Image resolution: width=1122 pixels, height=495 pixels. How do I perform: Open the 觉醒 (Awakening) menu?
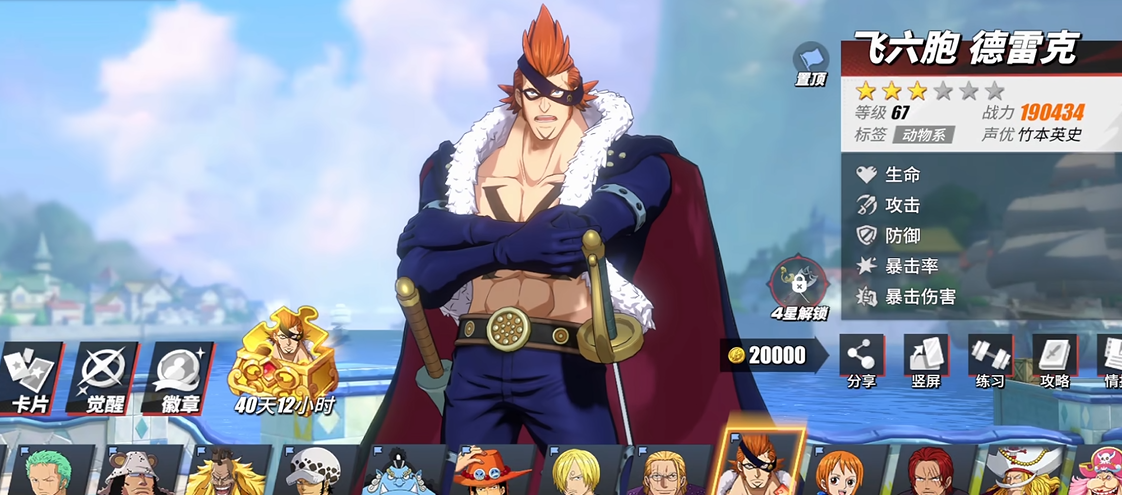pos(104,376)
